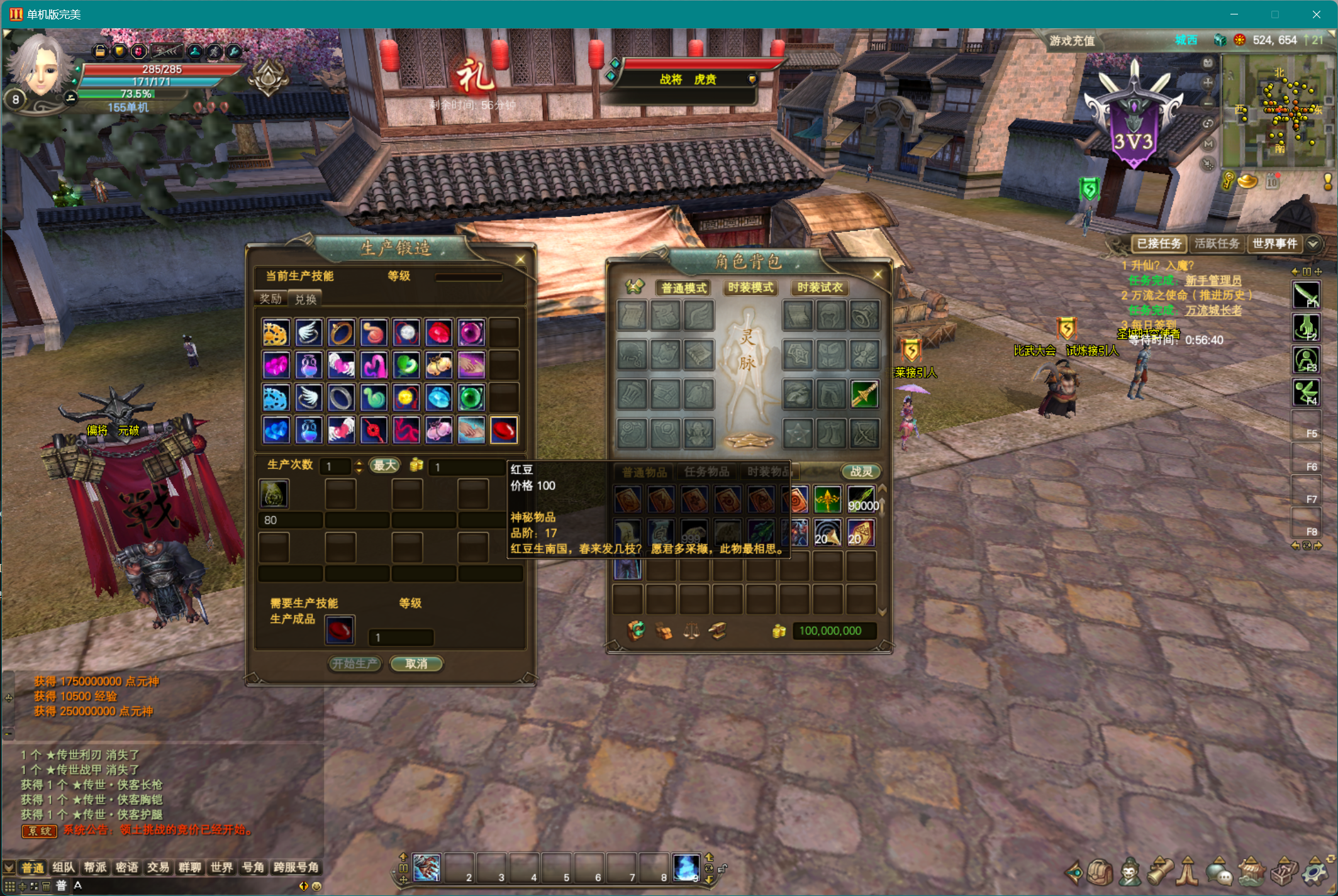Open the 游戏充值 recharge button
The height and width of the screenshot is (896, 1338).
click(1072, 41)
